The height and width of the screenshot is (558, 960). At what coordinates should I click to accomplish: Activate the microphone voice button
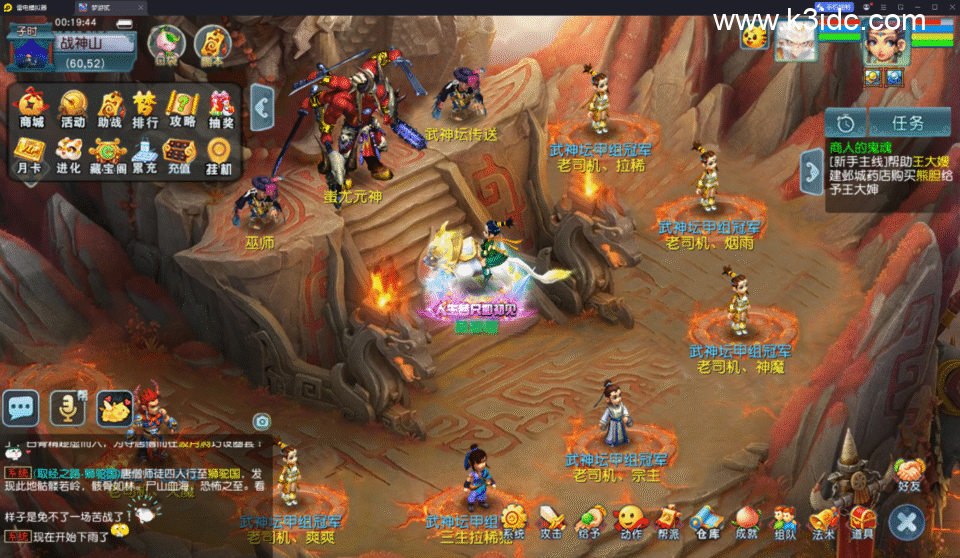pos(67,407)
